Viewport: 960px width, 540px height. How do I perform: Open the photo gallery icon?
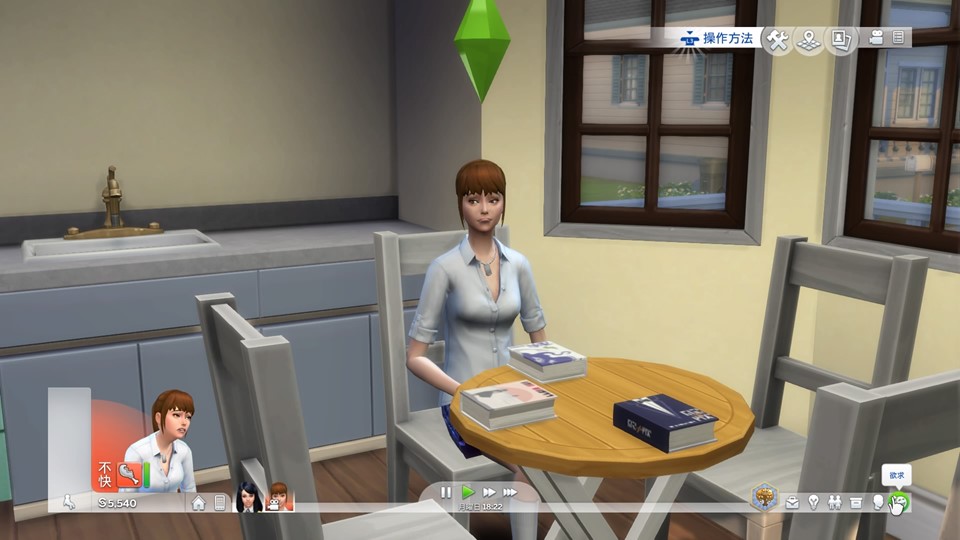[x=841, y=40]
